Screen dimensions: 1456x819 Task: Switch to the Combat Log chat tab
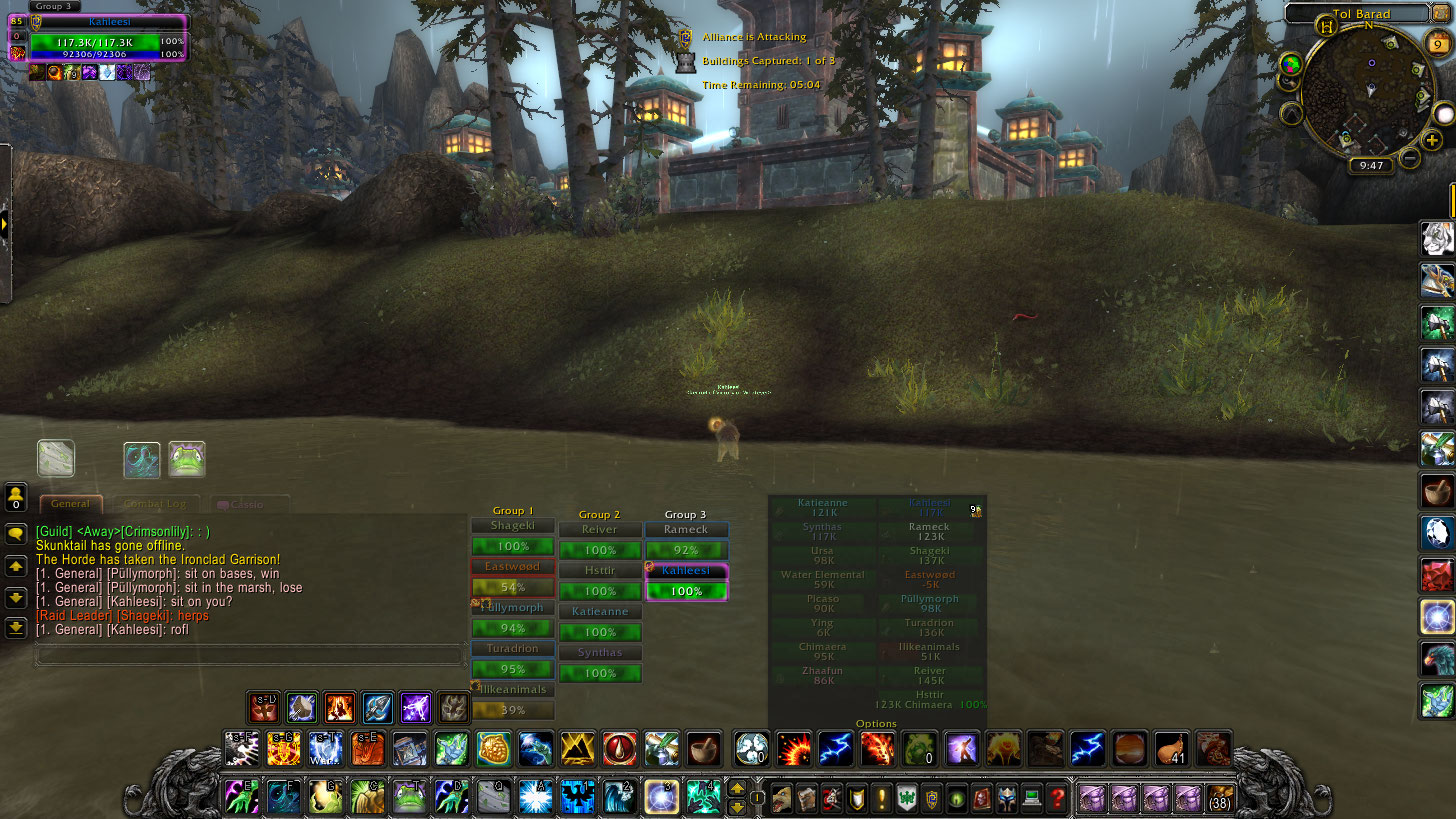157,504
